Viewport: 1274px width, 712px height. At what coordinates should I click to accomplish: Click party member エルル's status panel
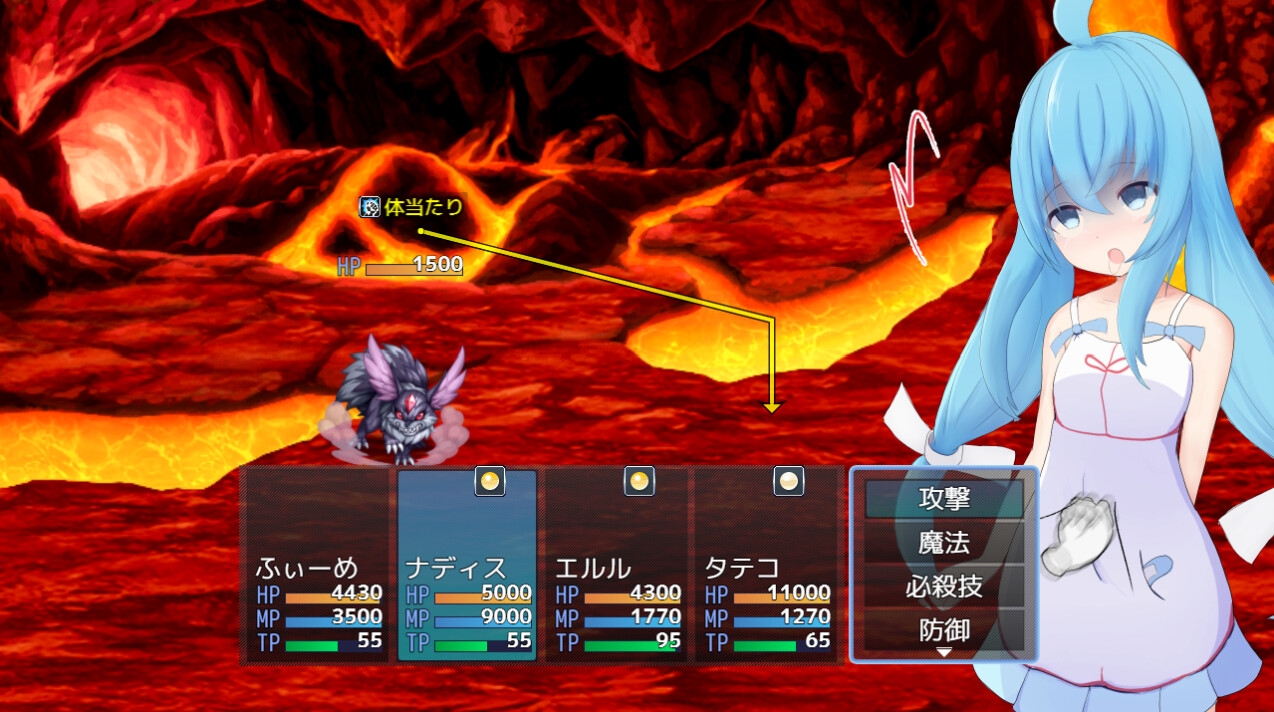[x=617, y=566]
